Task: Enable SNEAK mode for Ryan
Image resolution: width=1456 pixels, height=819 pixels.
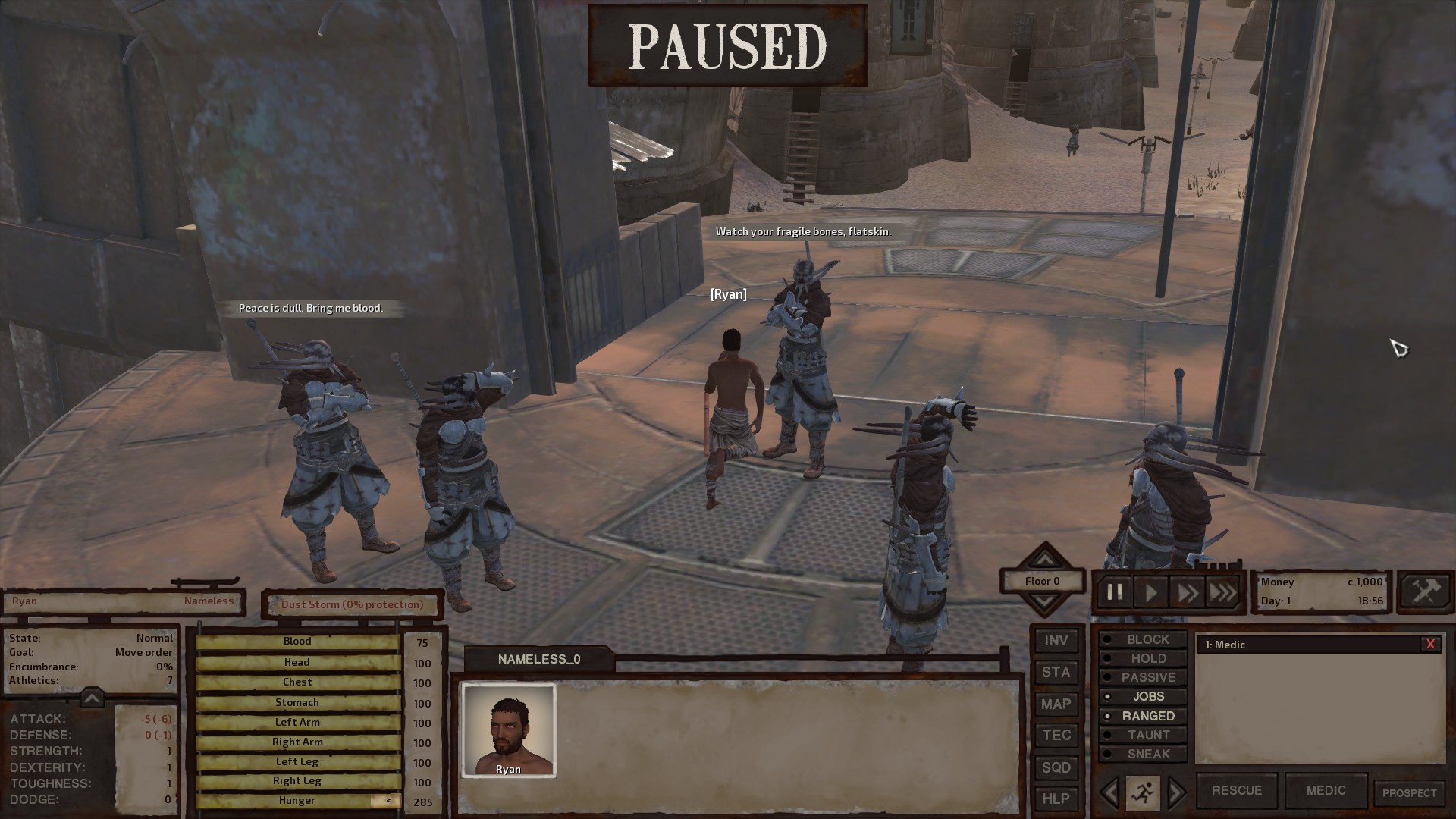Action: point(1144,754)
